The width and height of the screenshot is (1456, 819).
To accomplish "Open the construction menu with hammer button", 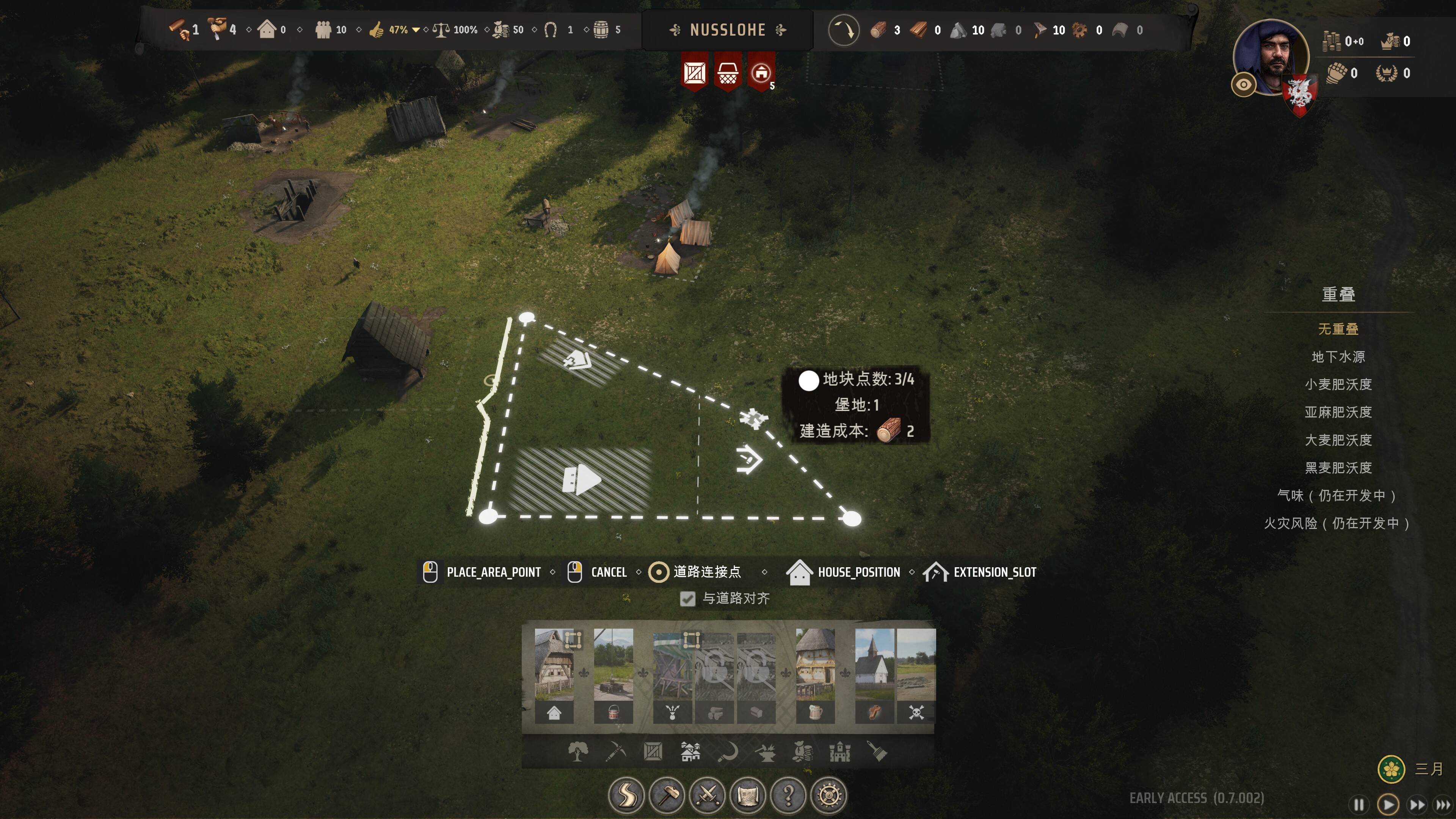I will point(667,796).
